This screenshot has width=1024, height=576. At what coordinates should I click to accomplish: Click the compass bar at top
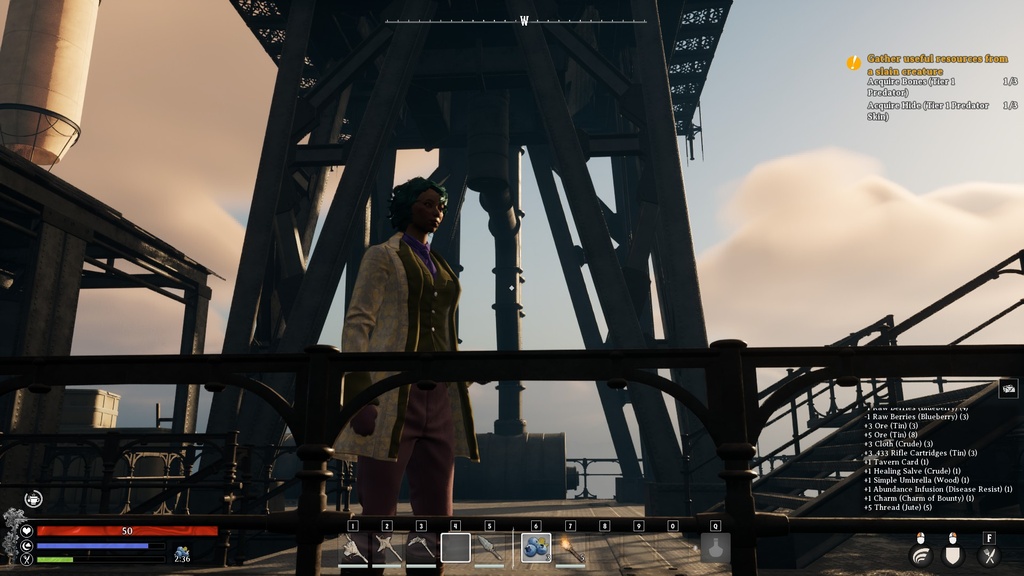coord(516,21)
